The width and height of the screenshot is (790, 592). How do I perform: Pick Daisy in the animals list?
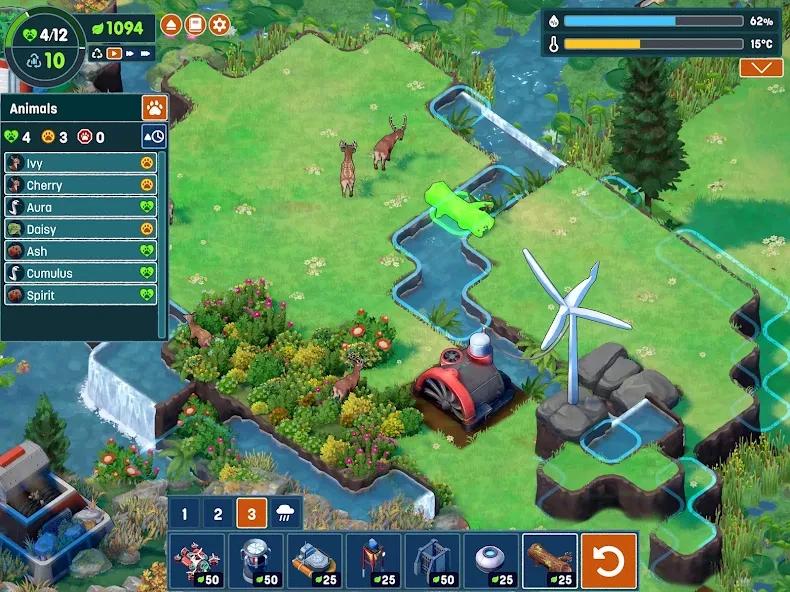(80, 229)
